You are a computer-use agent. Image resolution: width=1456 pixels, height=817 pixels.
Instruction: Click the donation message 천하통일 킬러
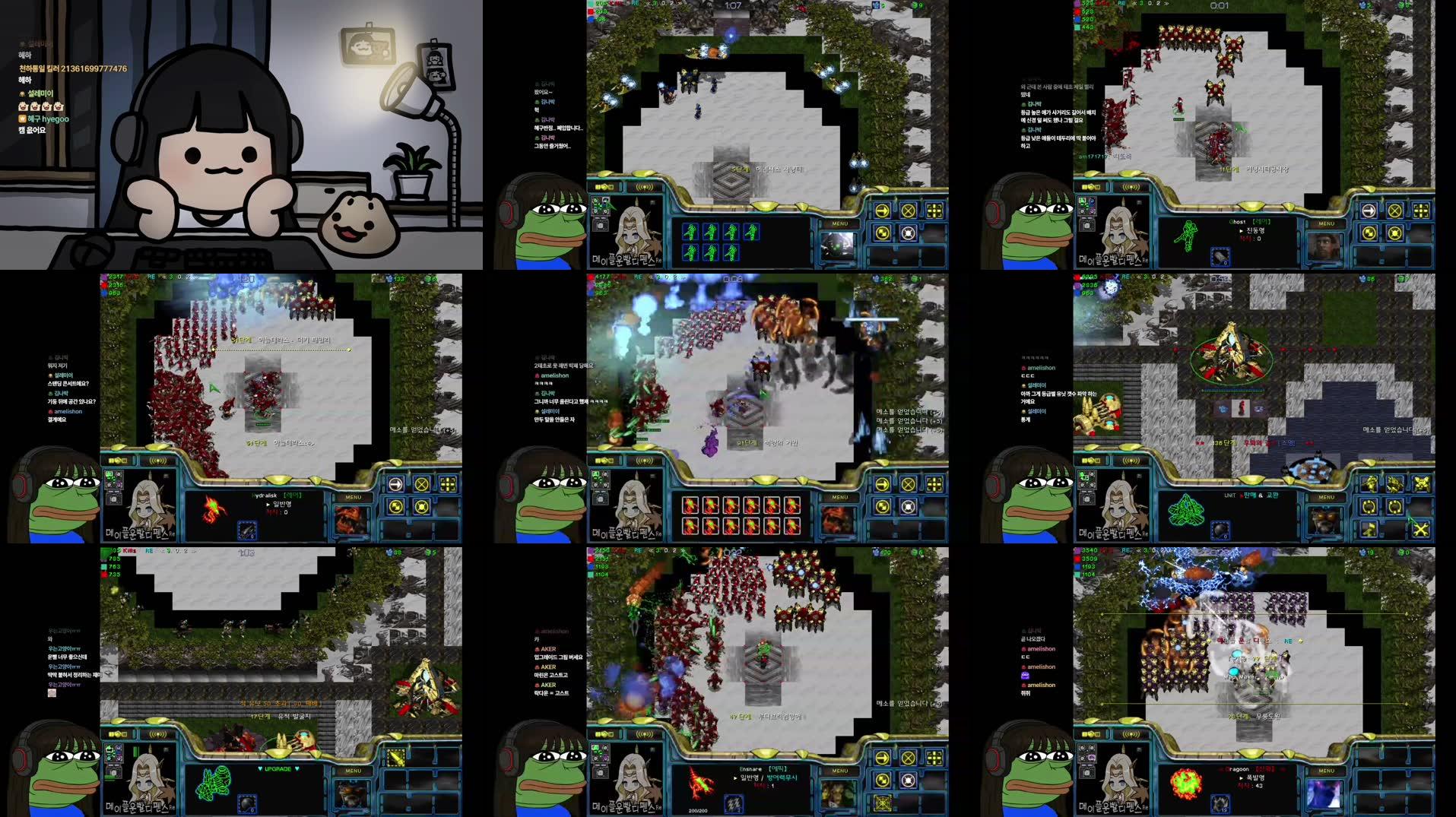(72, 68)
